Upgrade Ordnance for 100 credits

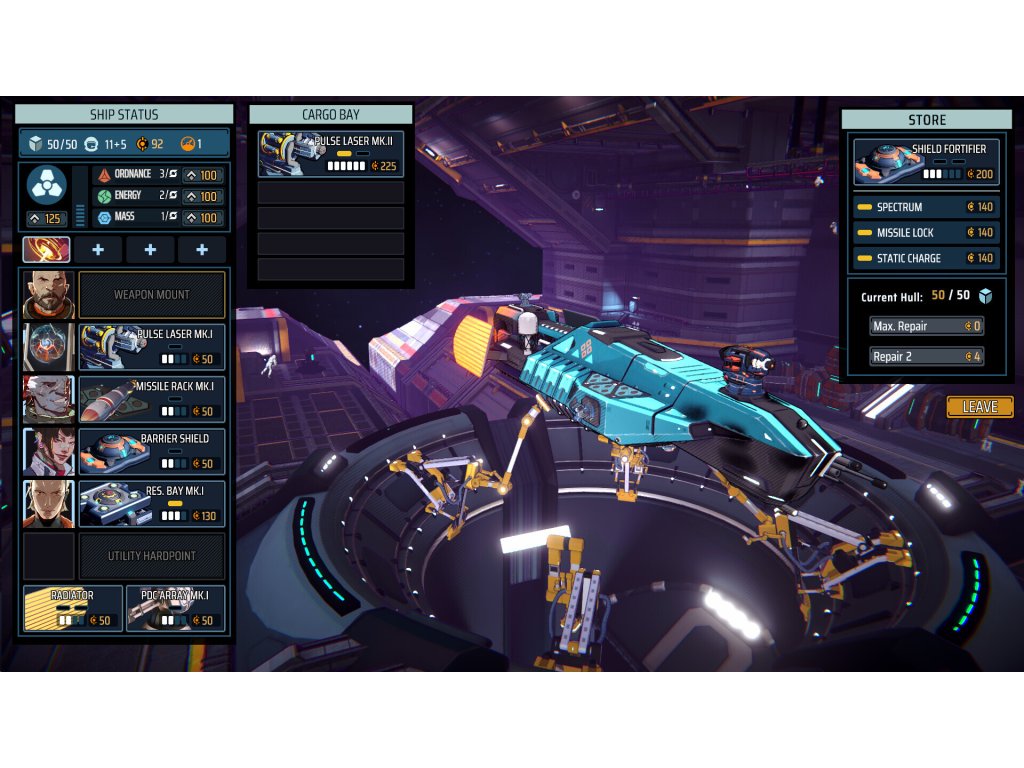click(202, 175)
